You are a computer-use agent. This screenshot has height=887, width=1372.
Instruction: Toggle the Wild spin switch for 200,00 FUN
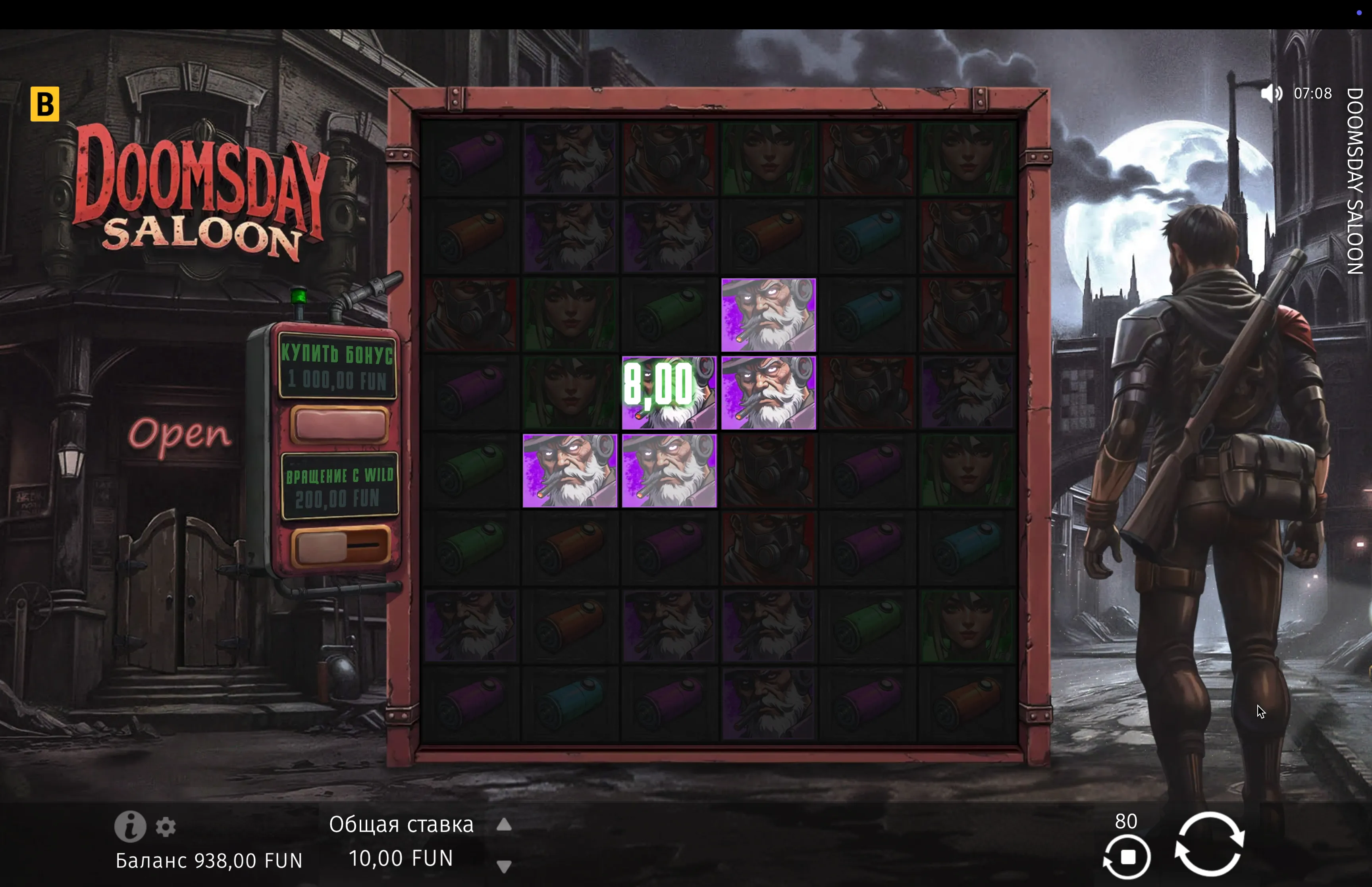click(340, 546)
